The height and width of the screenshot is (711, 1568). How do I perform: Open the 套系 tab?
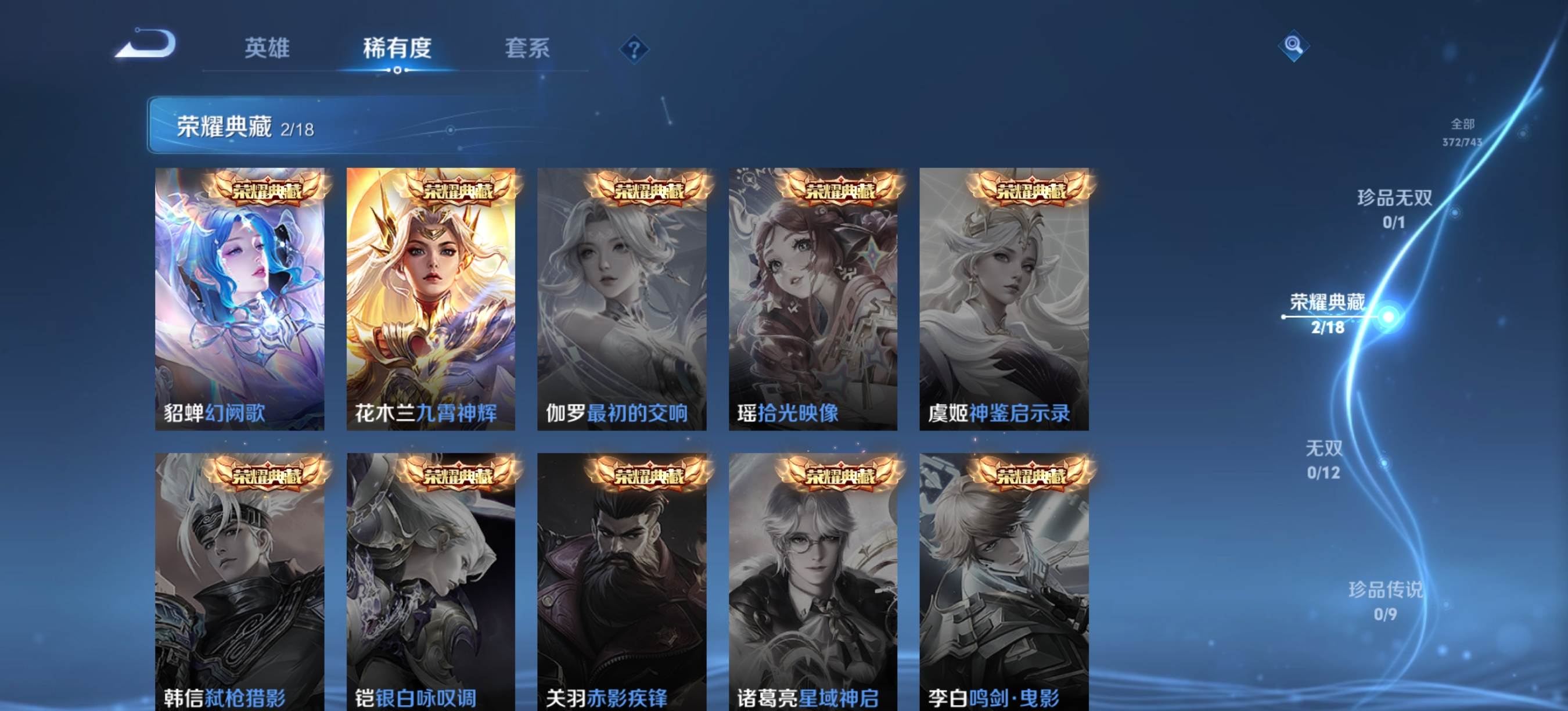click(x=527, y=48)
